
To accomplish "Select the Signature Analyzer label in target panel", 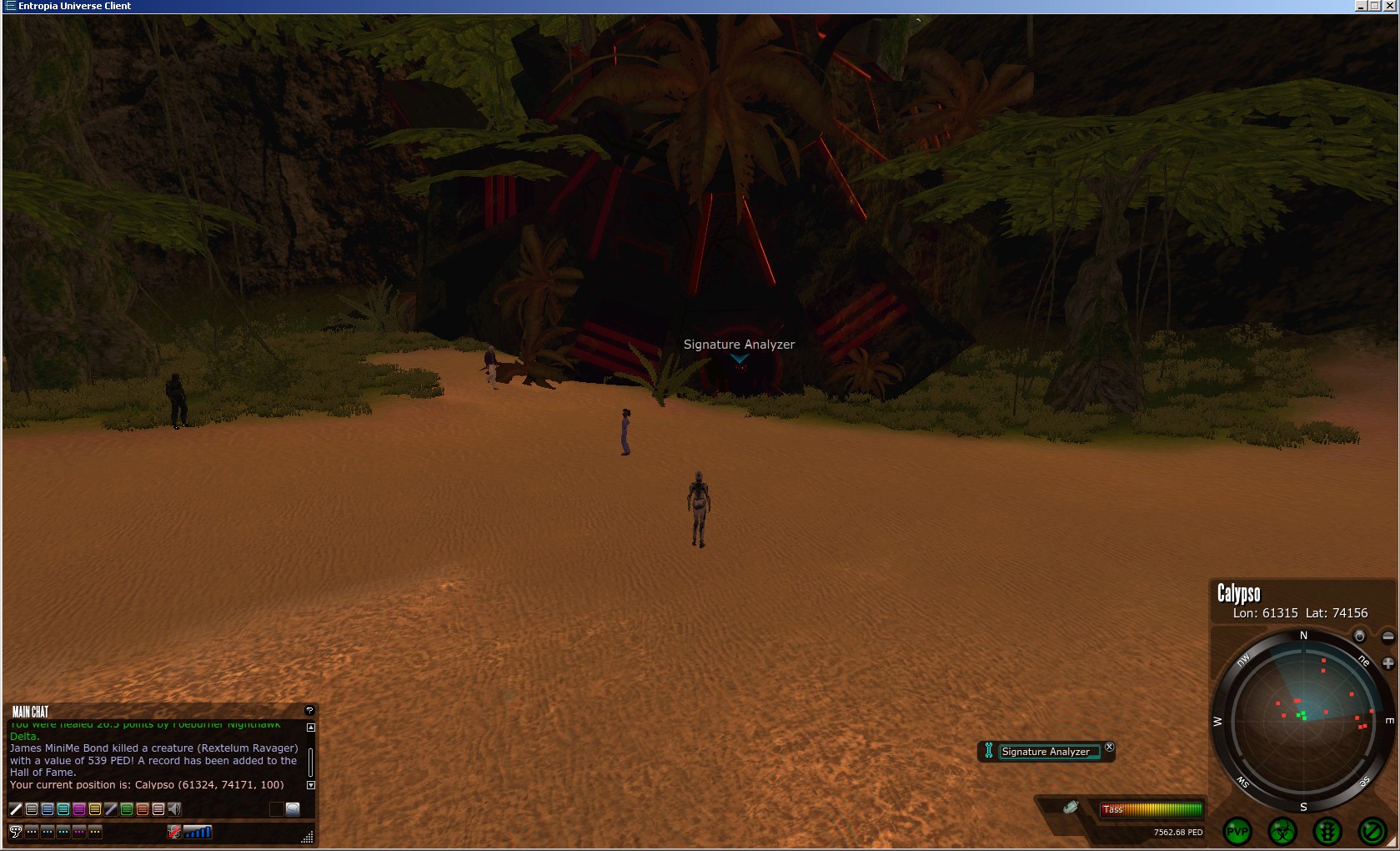I will tap(1046, 752).
